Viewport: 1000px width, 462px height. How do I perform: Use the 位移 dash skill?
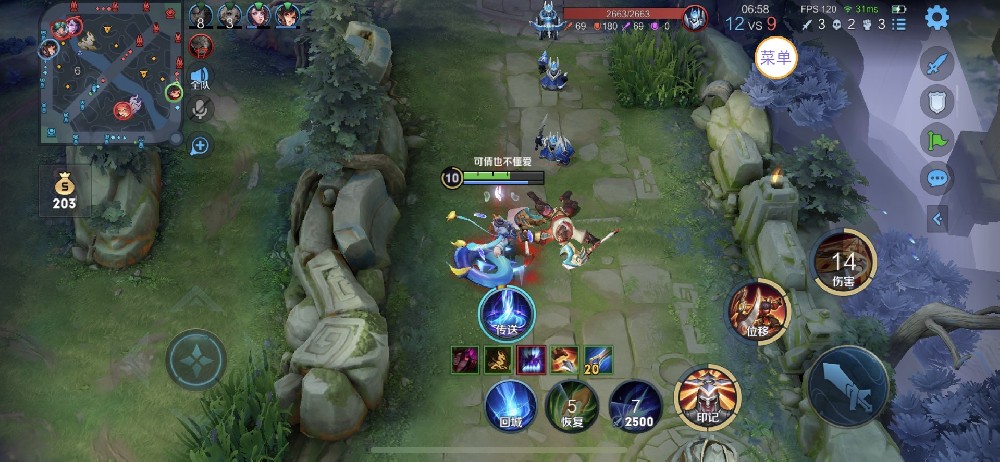(x=757, y=309)
